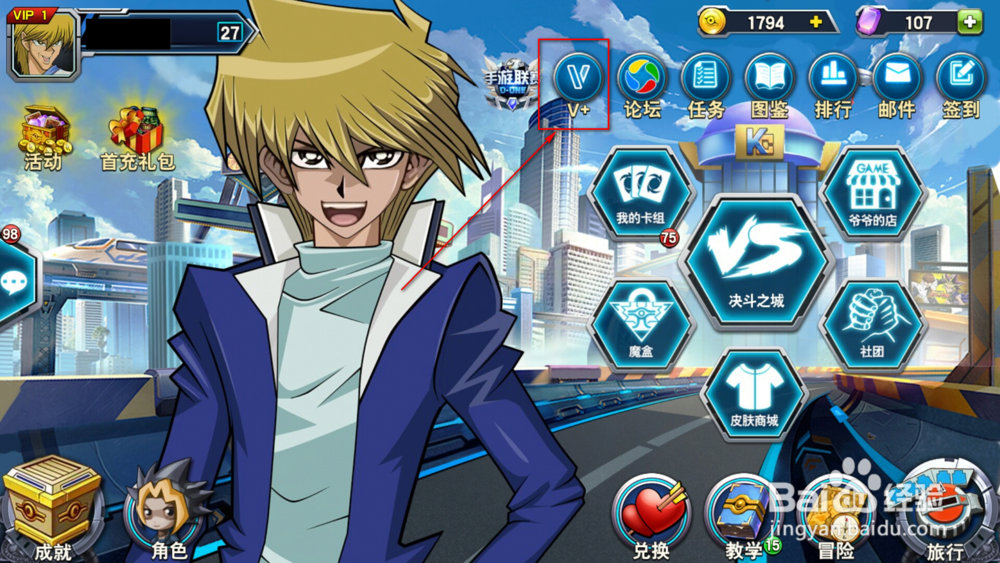Add purple gems with green plus button
The width and height of the screenshot is (1000, 563).
[x=968, y=22]
